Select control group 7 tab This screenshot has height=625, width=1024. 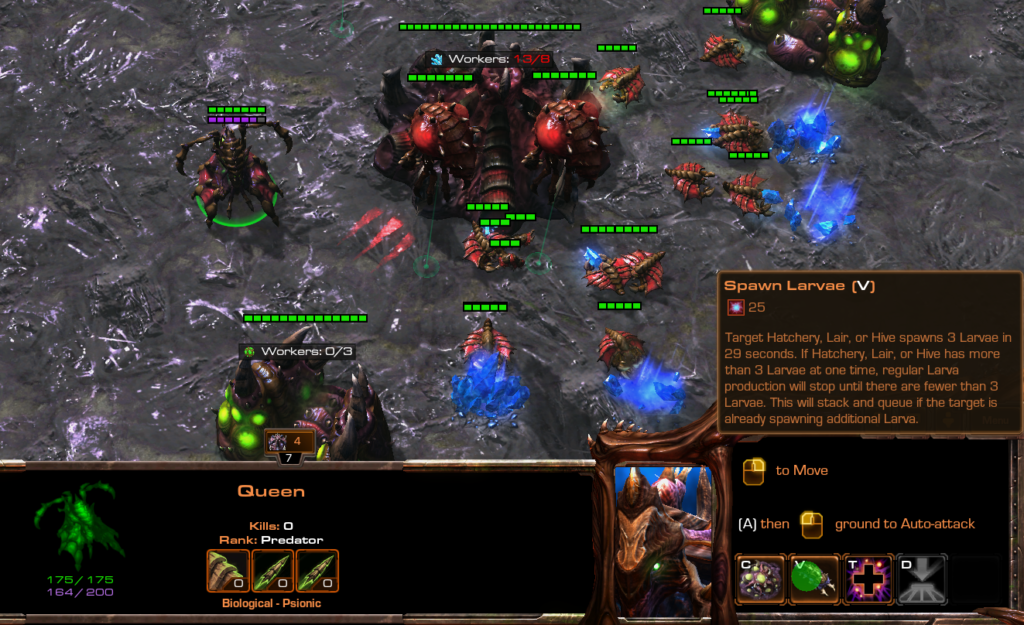pos(289,458)
